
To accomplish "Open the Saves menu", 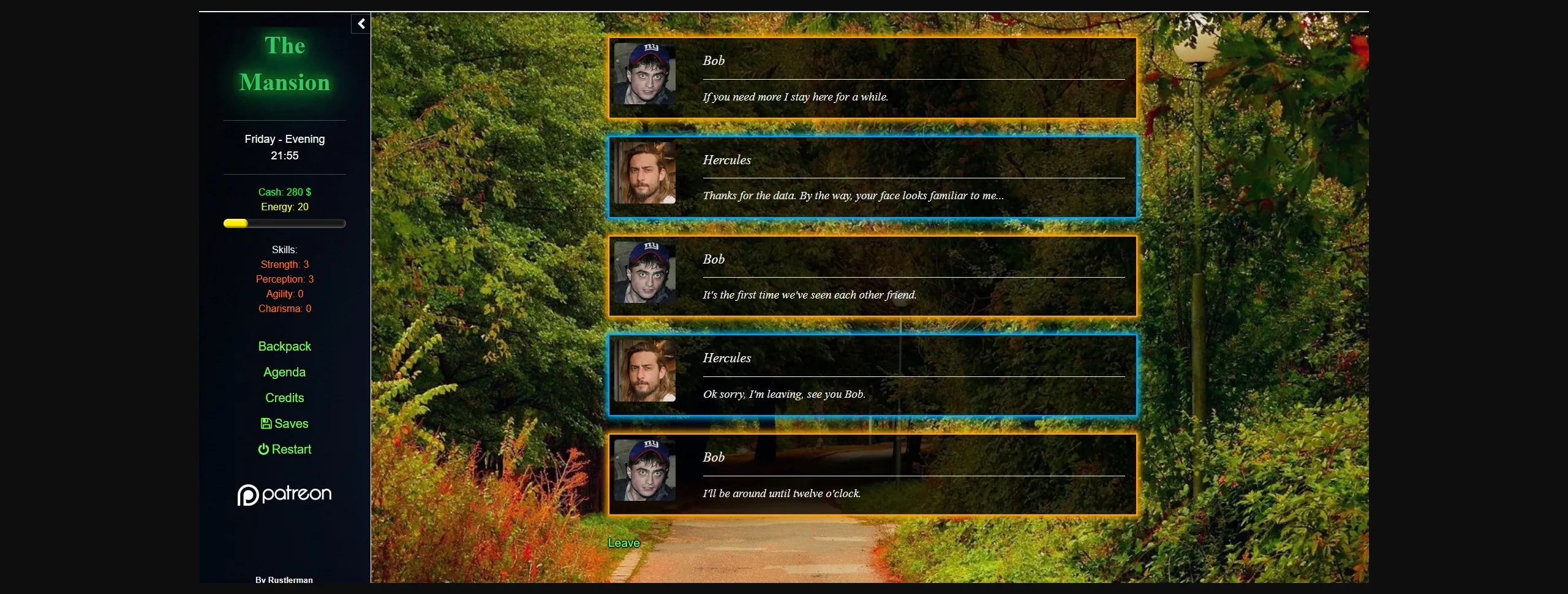I will pyautogui.click(x=290, y=424).
